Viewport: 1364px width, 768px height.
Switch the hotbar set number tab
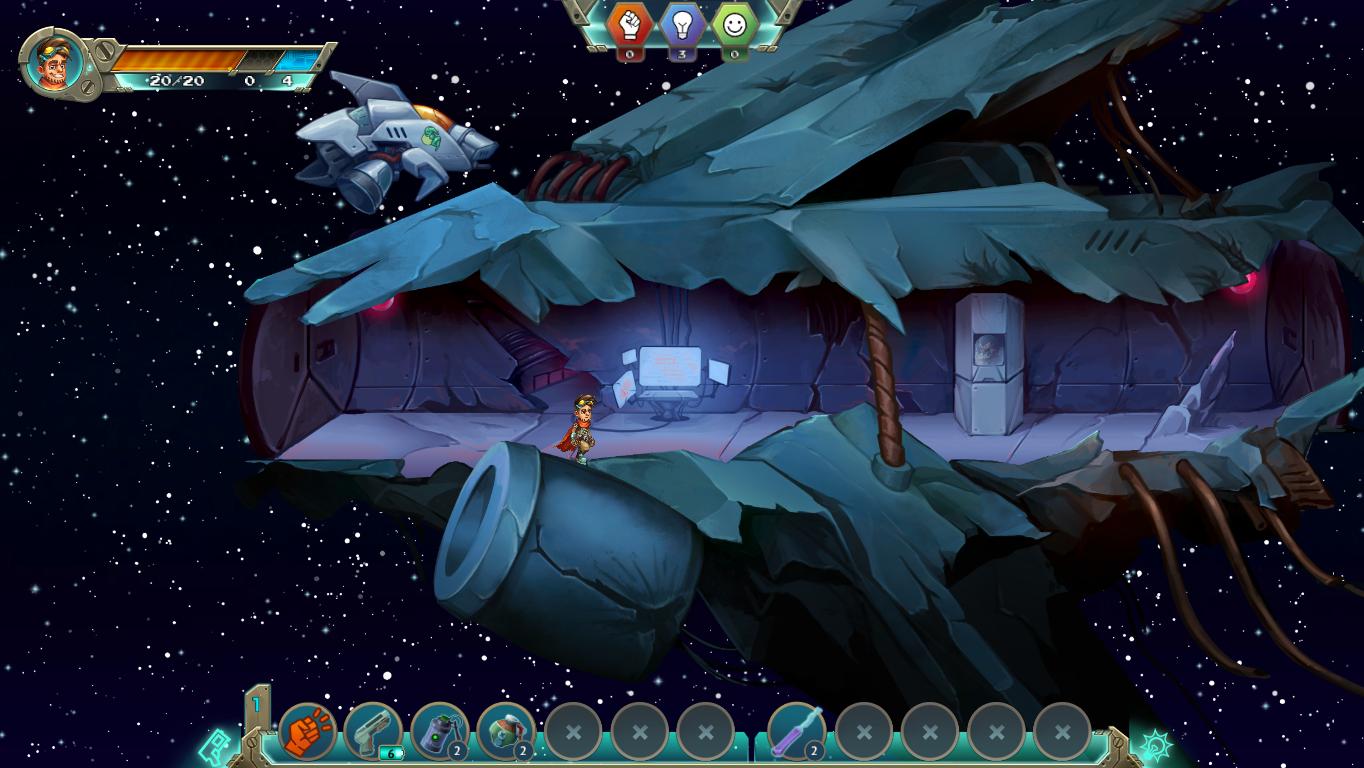257,705
